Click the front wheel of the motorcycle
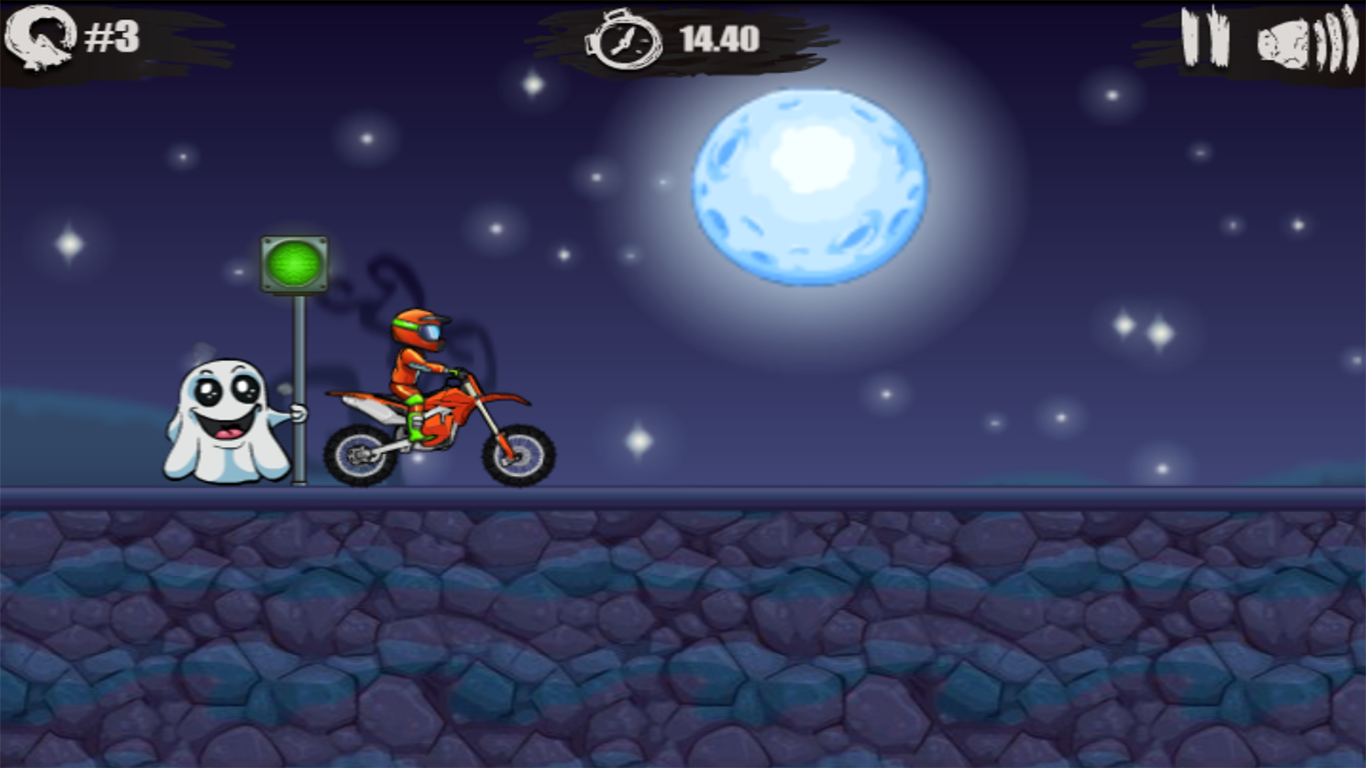This screenshot has width=1366, height=768. [x=518, y=455]
